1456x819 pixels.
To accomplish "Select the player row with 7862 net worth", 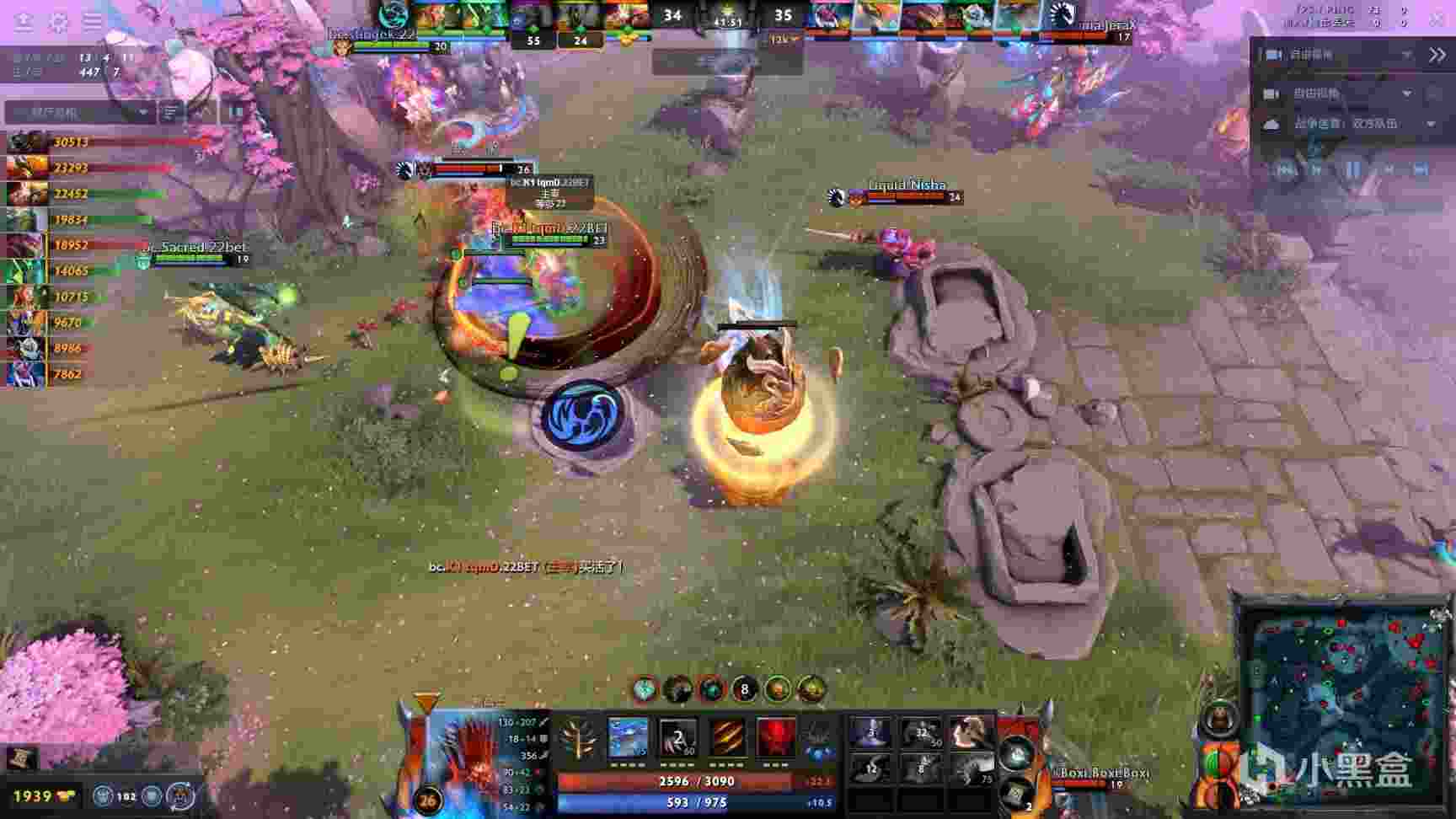I will coord(67,374).
